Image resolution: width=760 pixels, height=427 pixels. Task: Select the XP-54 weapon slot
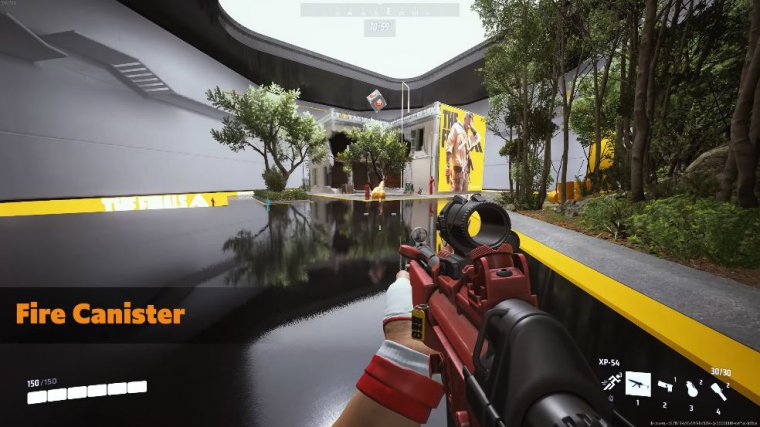tap(637, 384)
